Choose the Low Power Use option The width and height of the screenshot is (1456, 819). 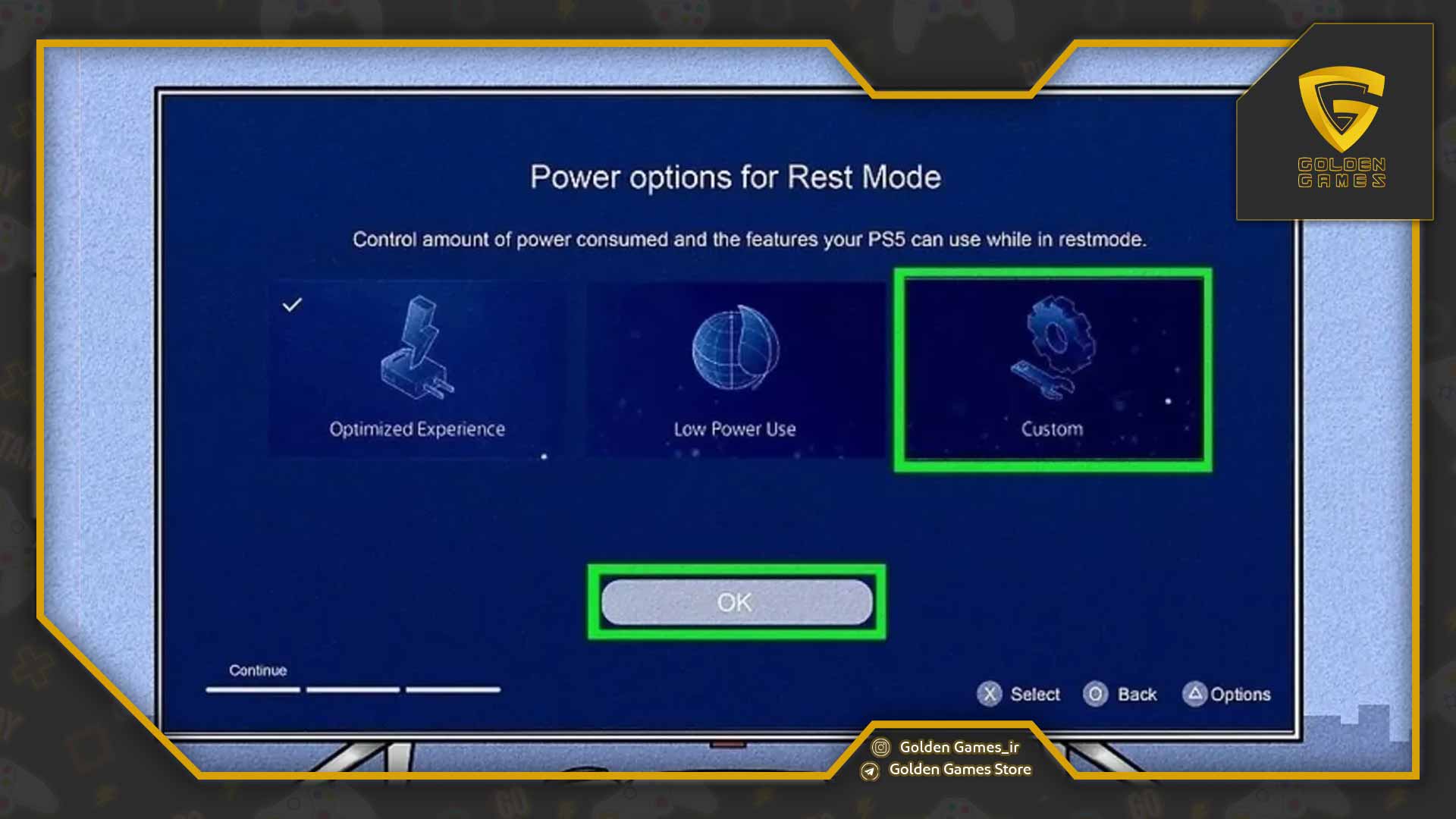coord(734,369)
